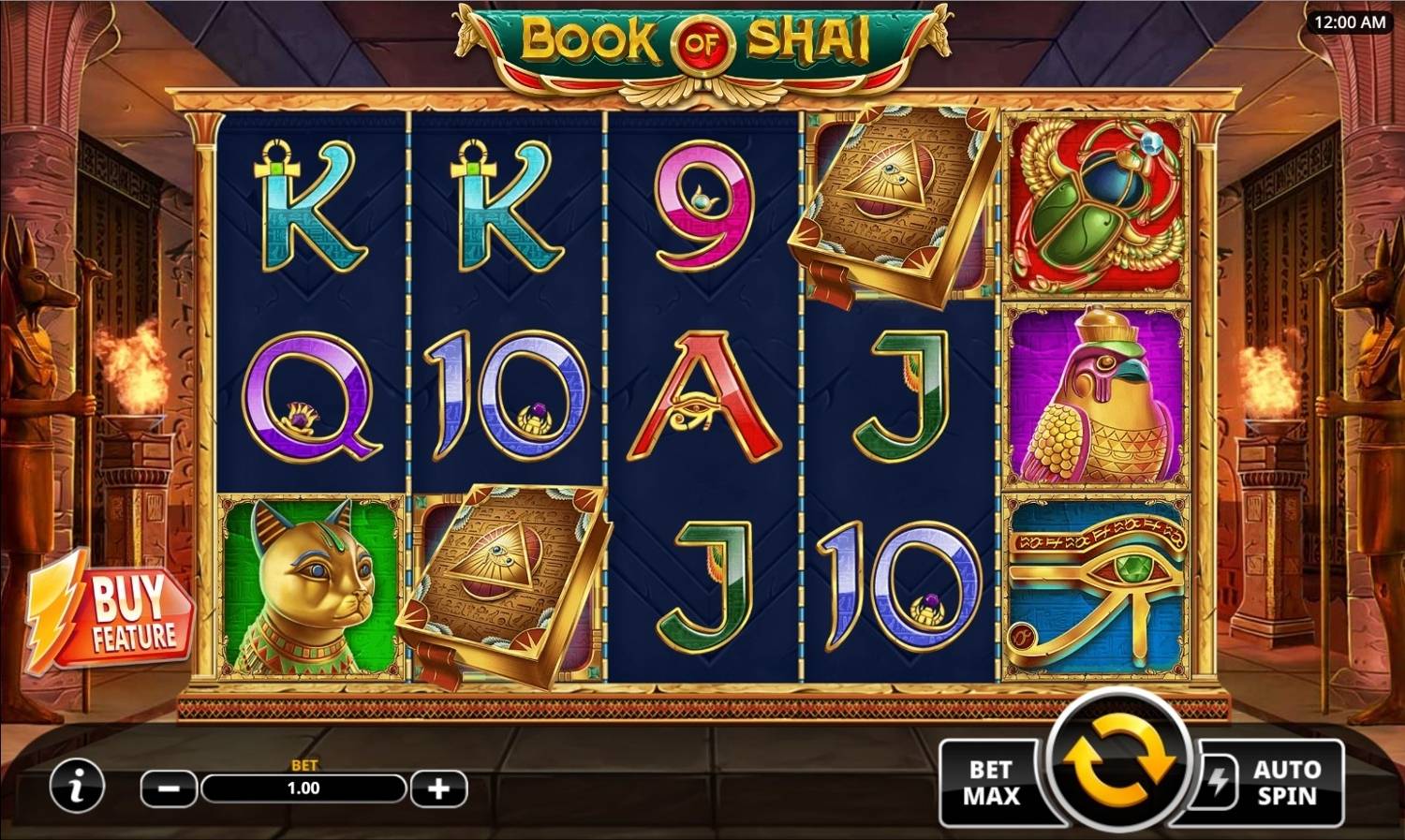Increase the bet amount
Viewport: 1405px width, 840px height.
[x=436, y=788]
